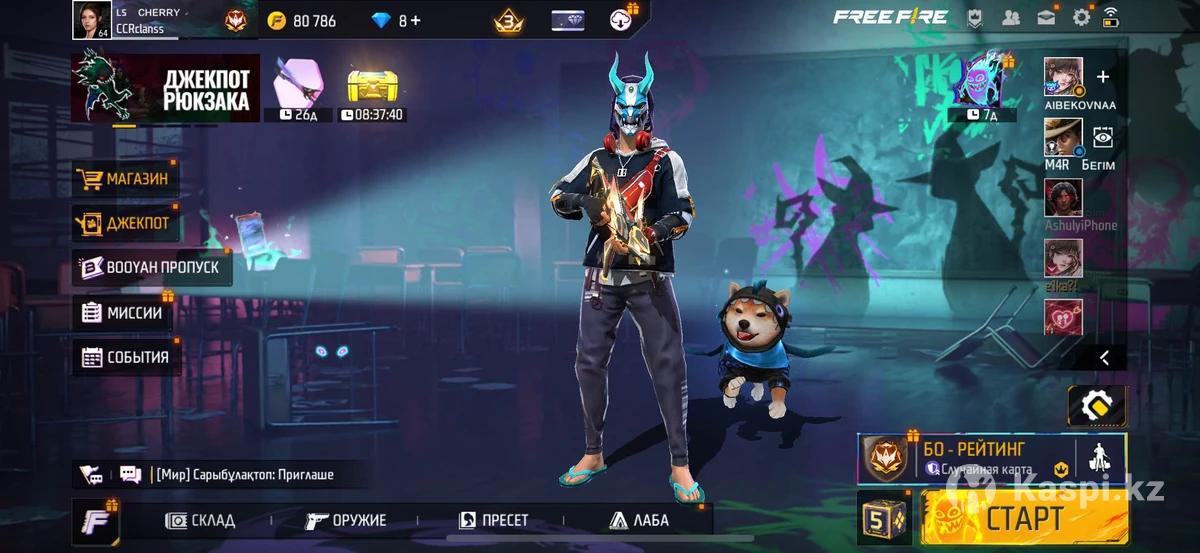Open the Booyah Пропуск pass
The height and width of the screenshot is (553, 1200).
click(x=152, y=268)
